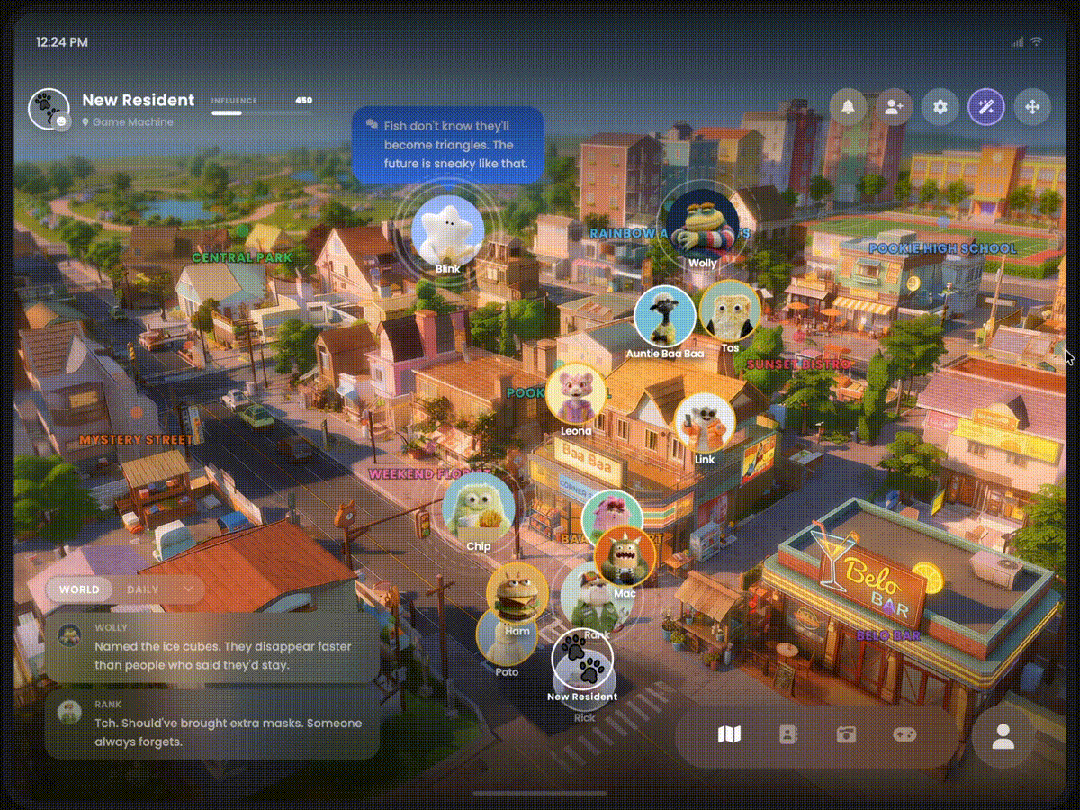Expand the feed dropdown chevron
The image size is (1080, 810).
point(188,589)
